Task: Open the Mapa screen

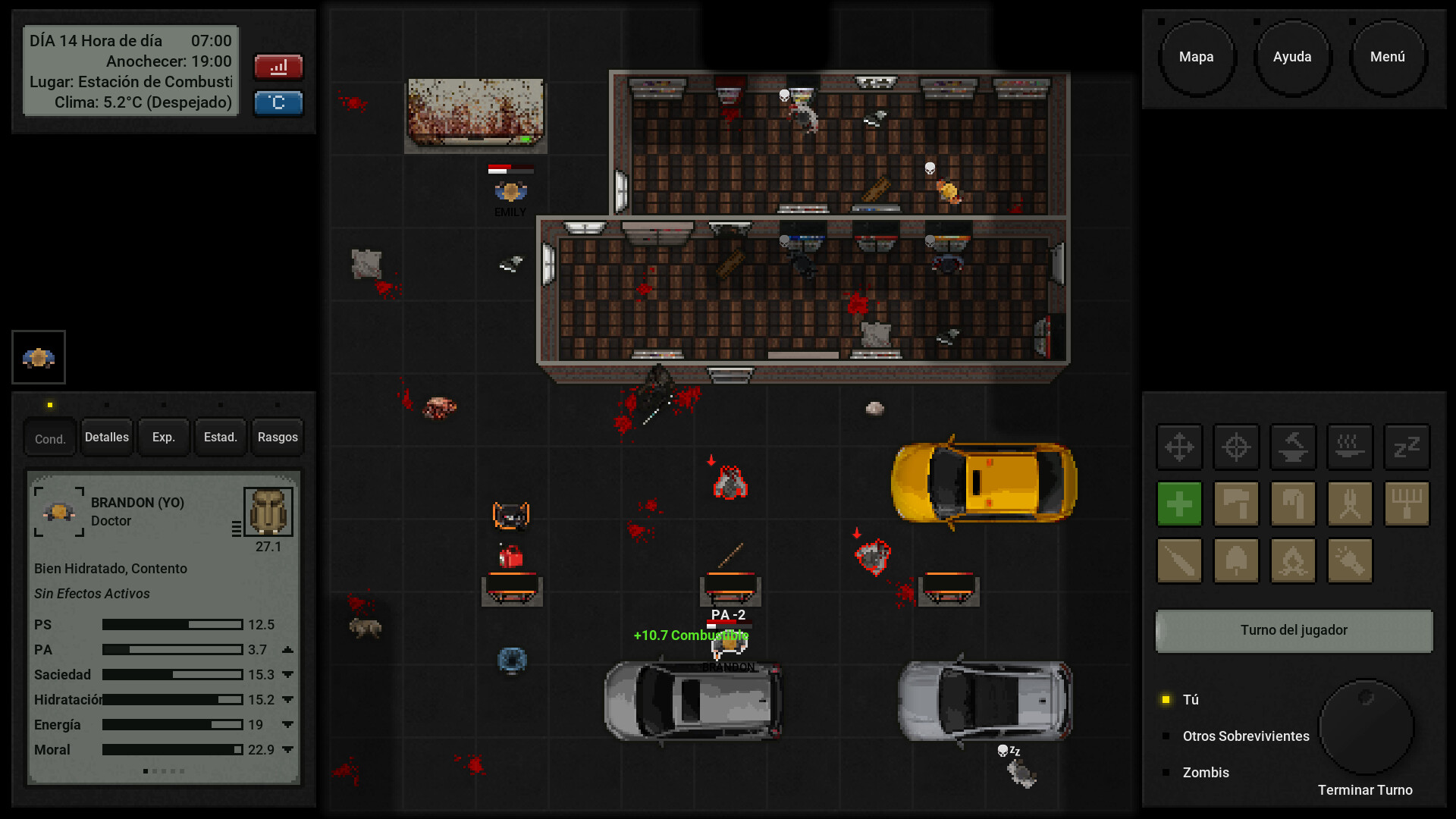Action: pos(1197,56)
